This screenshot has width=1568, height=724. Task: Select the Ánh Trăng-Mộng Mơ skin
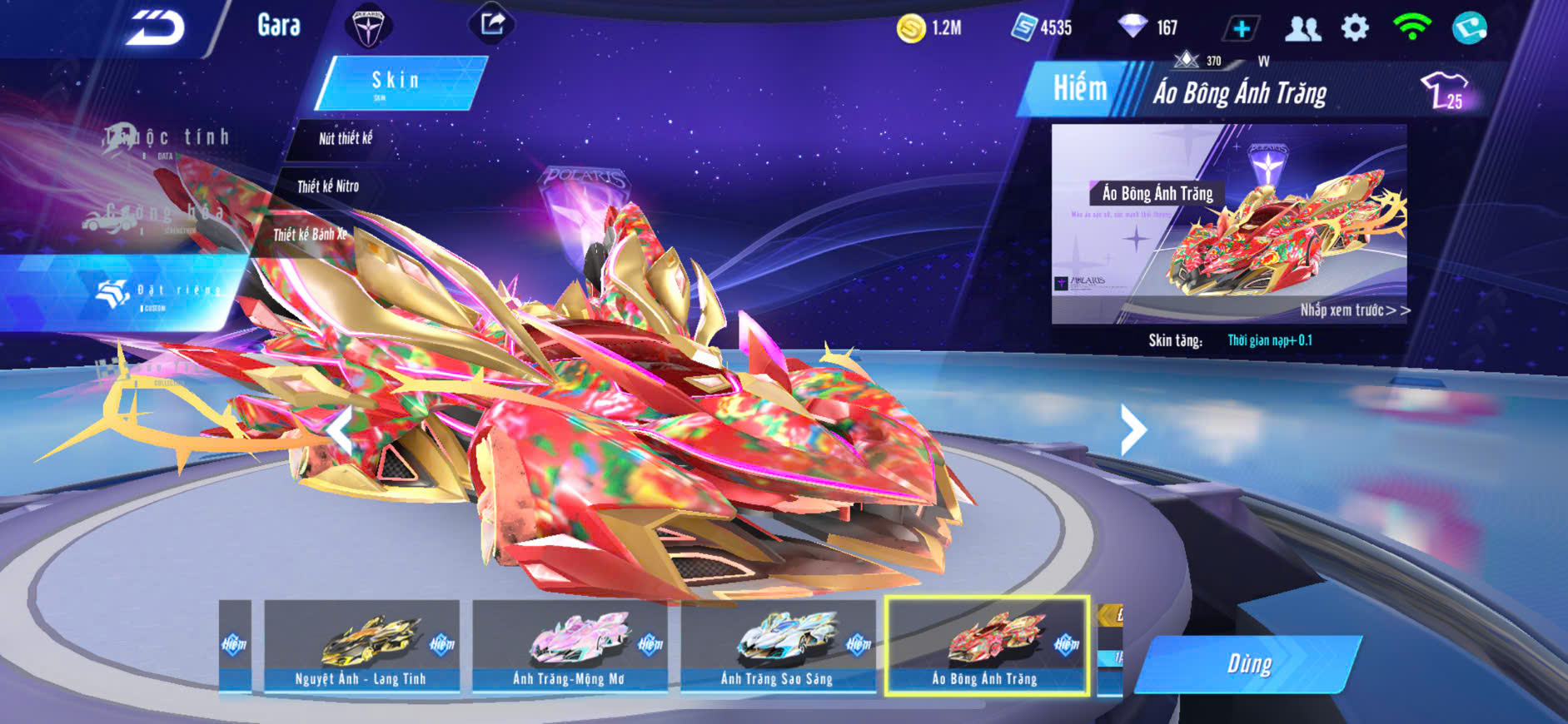pyautogui.click(x=570, y=646)
